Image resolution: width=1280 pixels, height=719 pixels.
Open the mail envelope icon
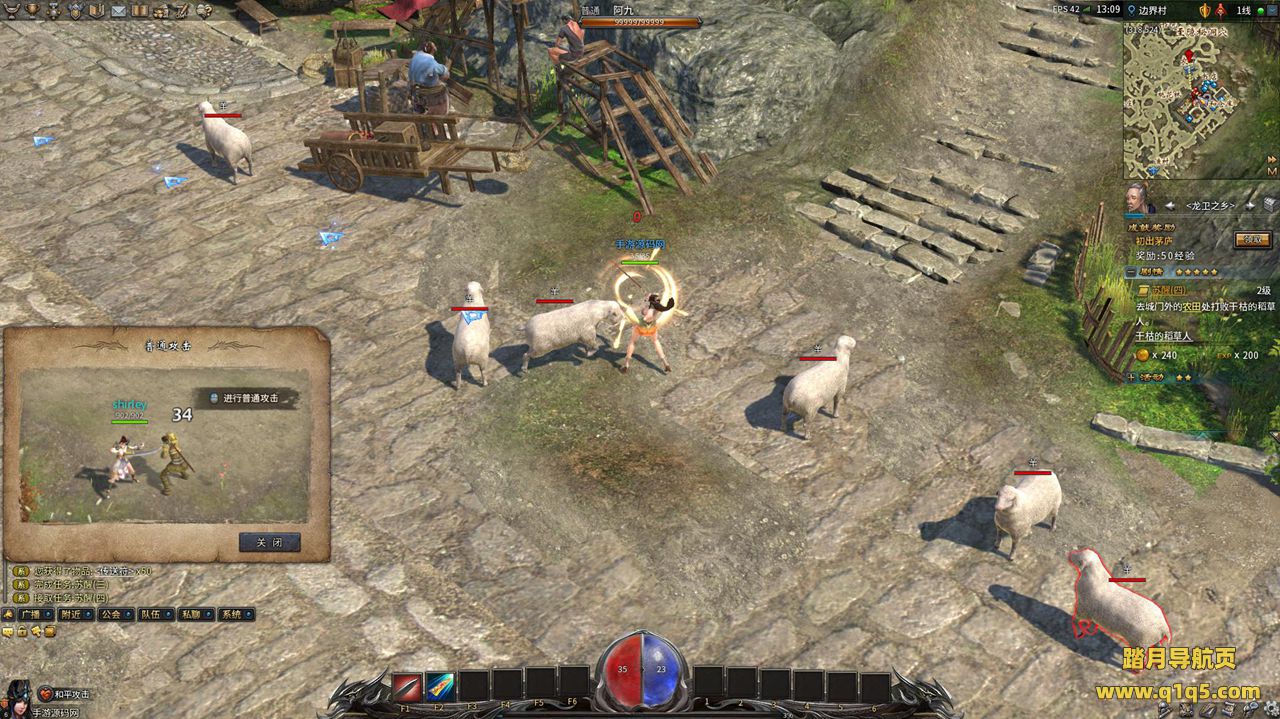pos(118,10)
